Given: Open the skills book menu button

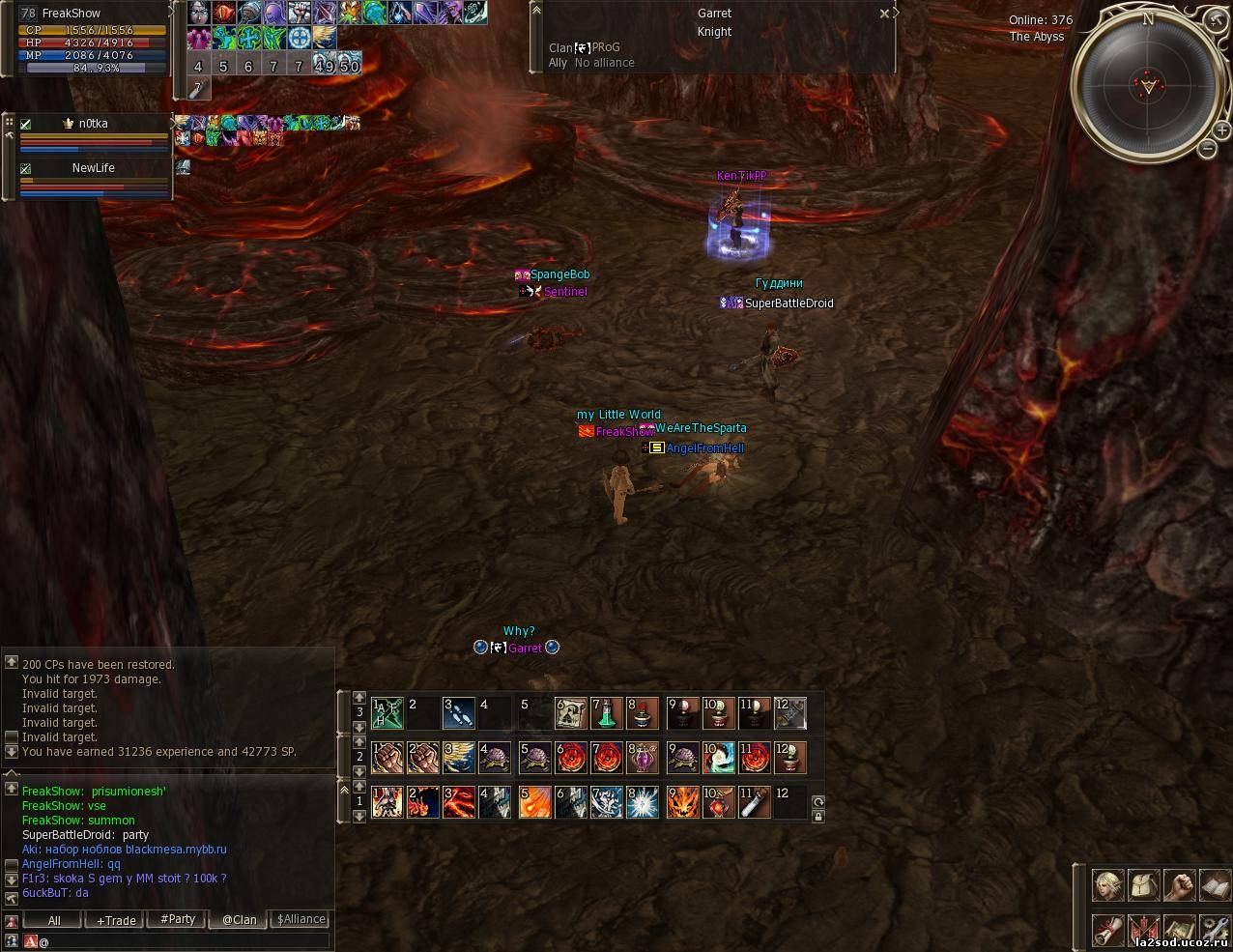Looking at the screenshot, I should 1215,884.
